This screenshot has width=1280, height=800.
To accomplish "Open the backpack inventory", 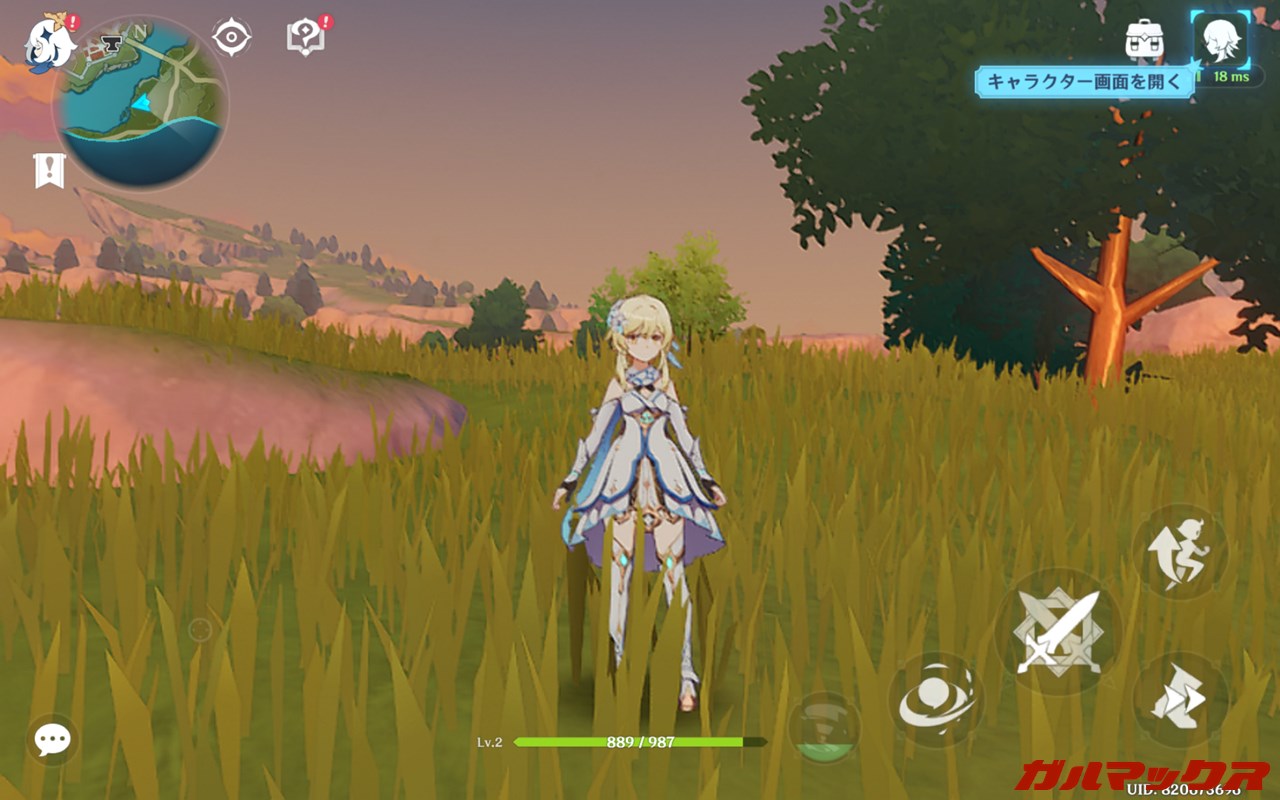I will pos(1144,40).
